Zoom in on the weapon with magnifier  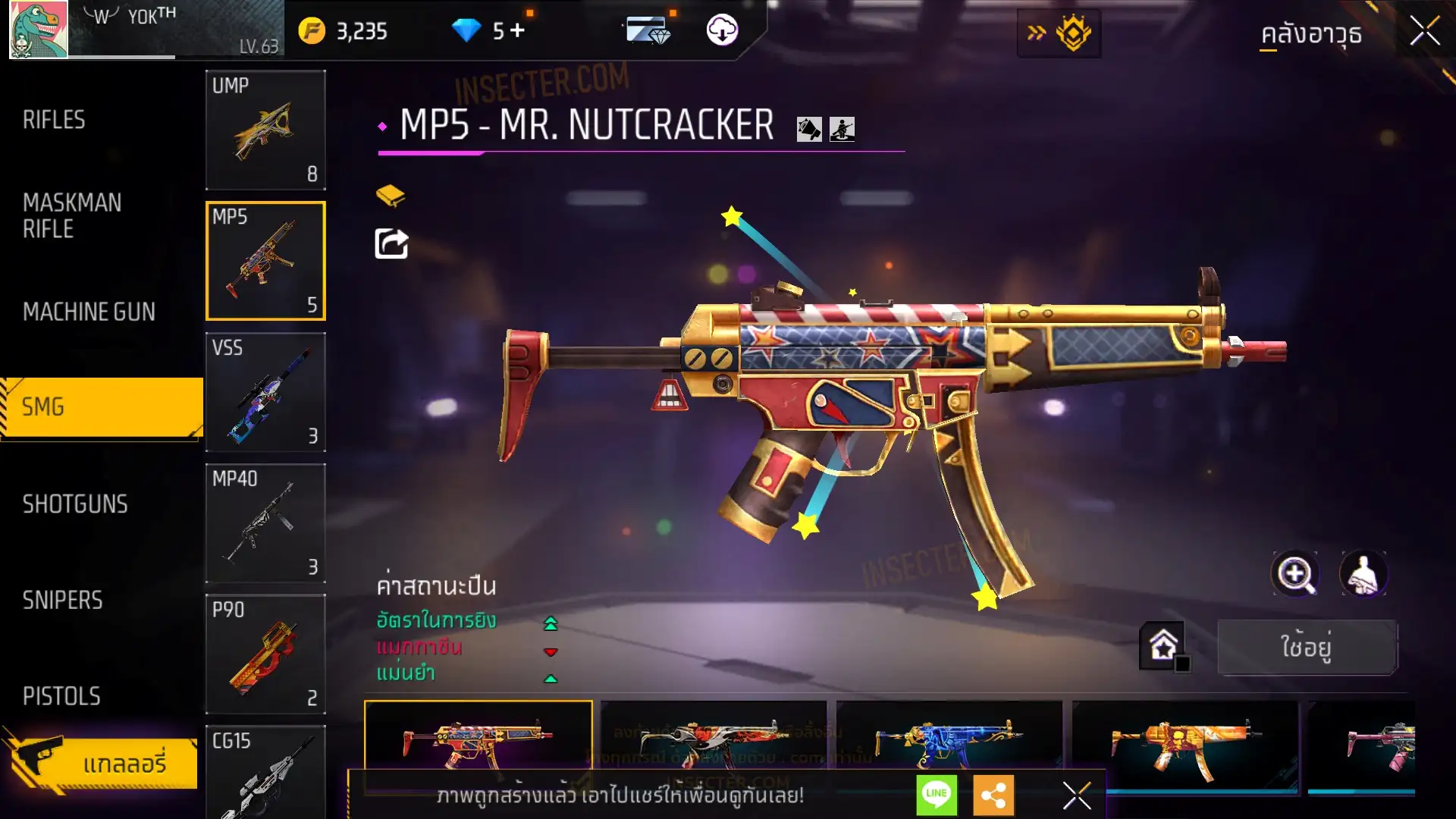(1295, 574)
